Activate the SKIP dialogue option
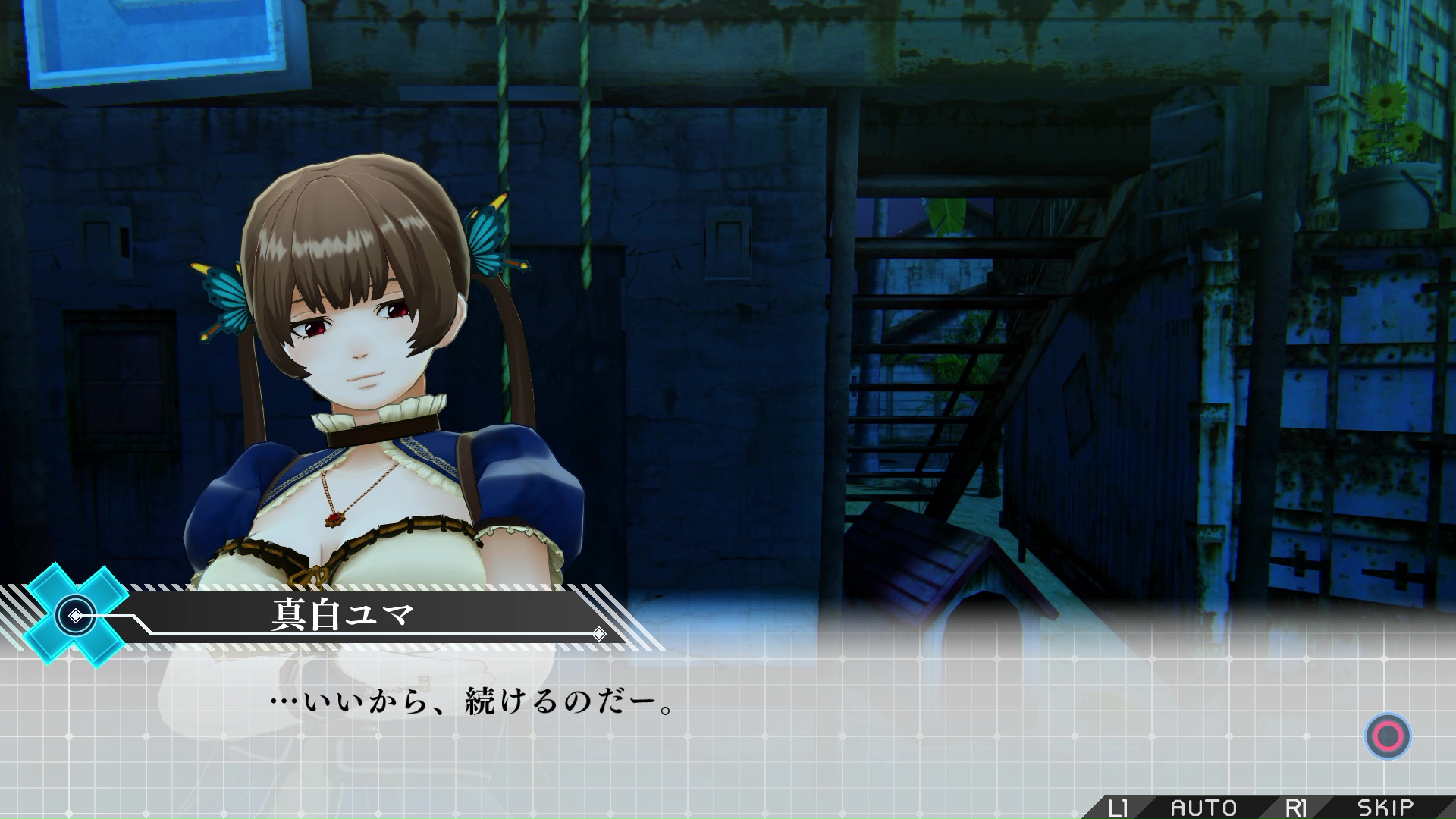The width and height of the screenshot is (1456, 819). tap(1385, 808)
